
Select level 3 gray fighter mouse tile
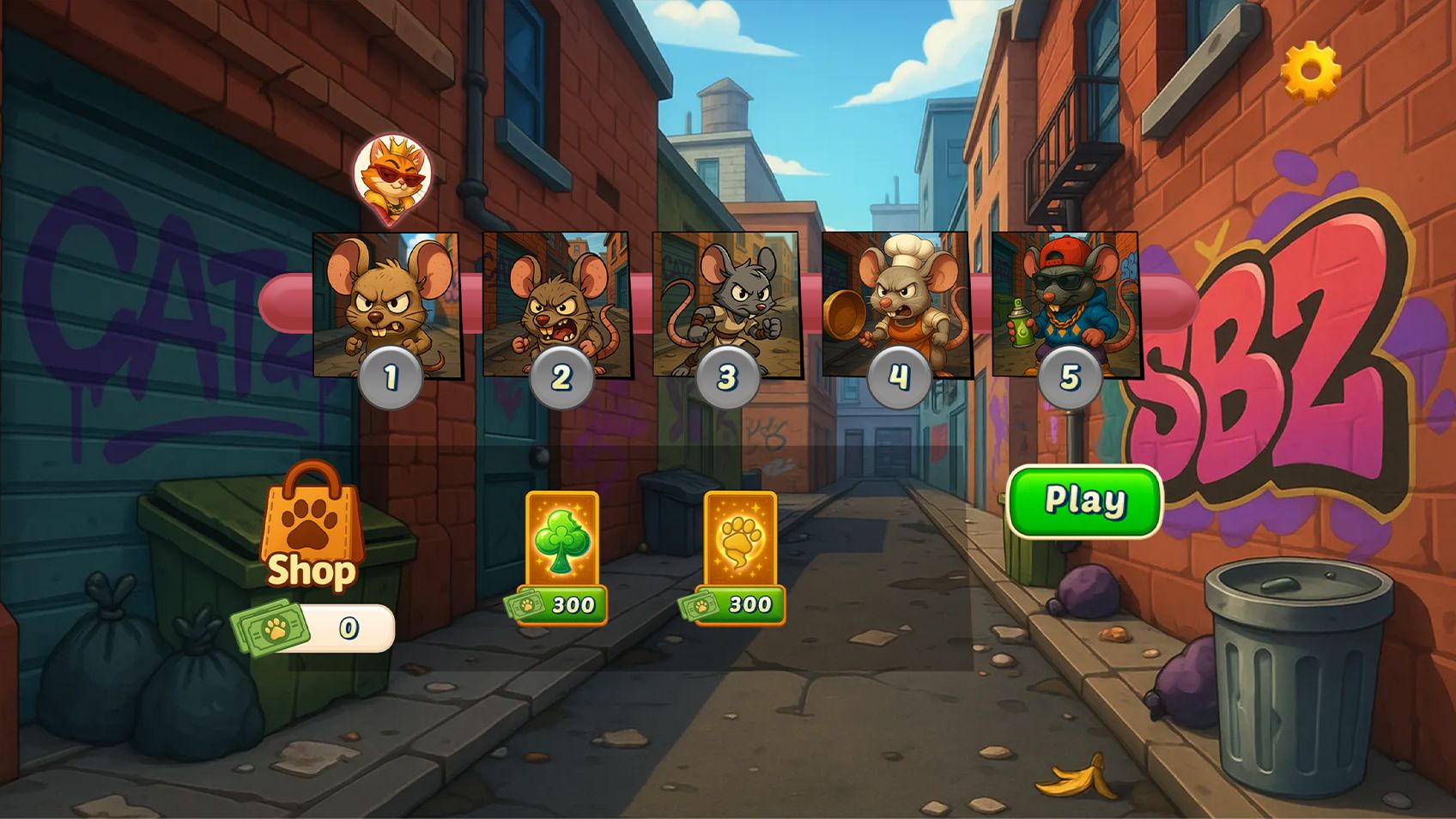coord(725,305)
